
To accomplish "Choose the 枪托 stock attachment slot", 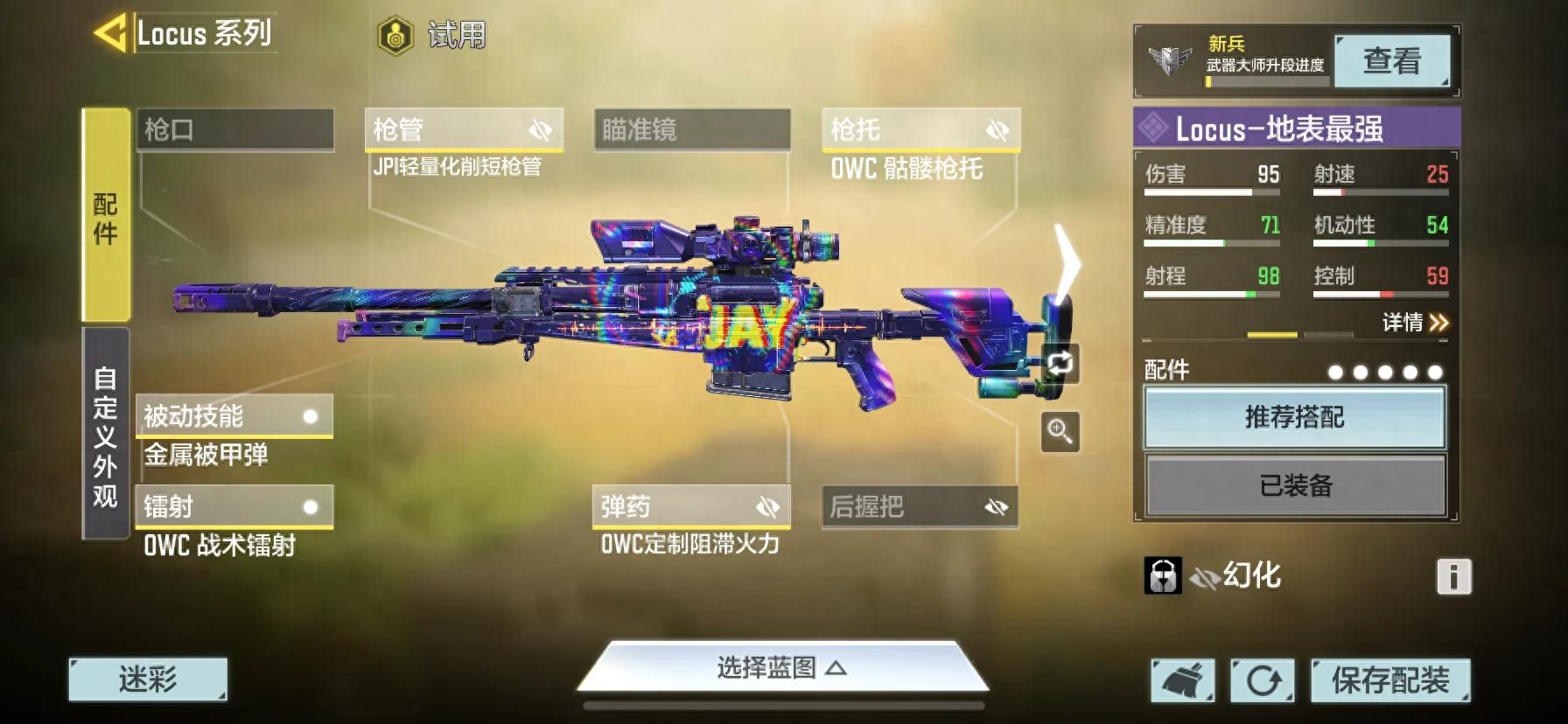I will pos(920,130).
